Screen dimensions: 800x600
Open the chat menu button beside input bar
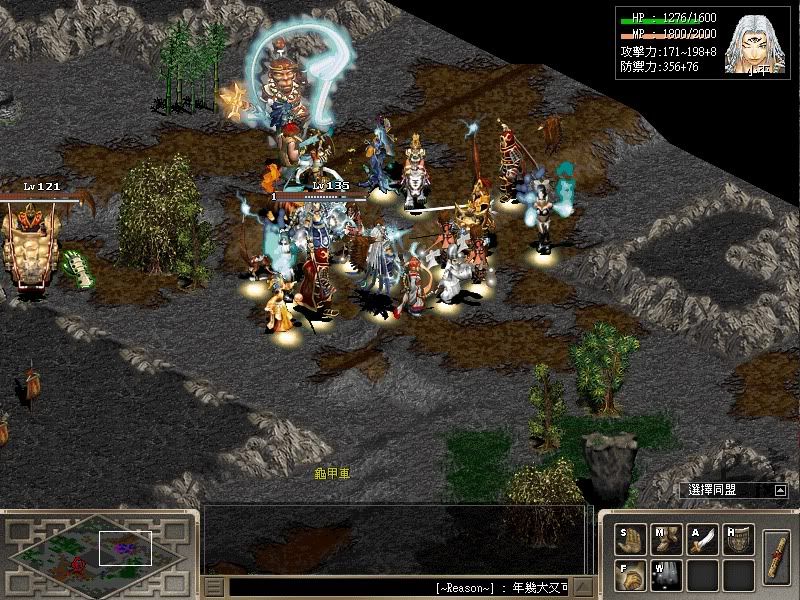pyautogui.click(x=213, y=587)
